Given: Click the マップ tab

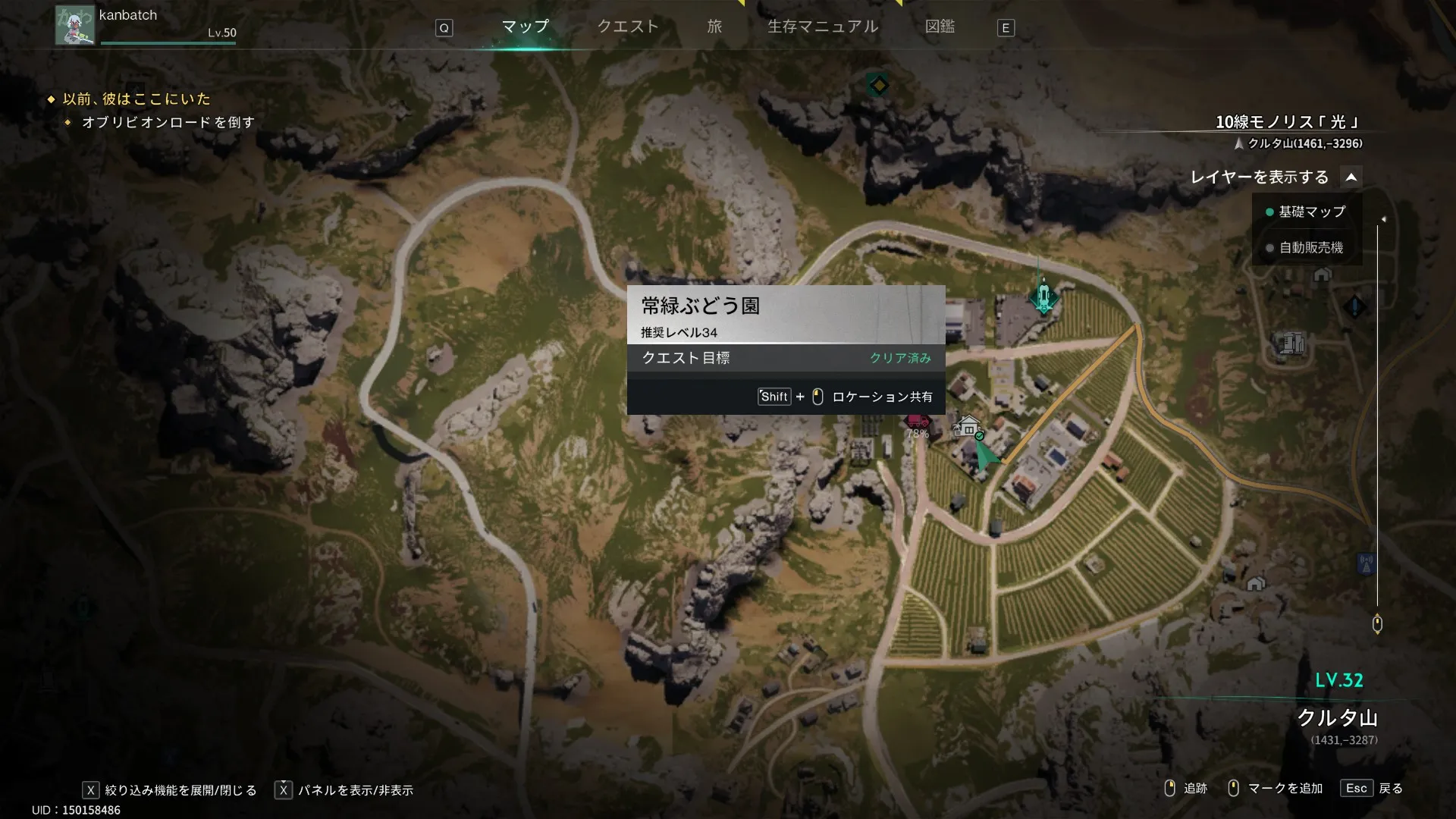Looking at the screenshot, I should click(525, 27).
